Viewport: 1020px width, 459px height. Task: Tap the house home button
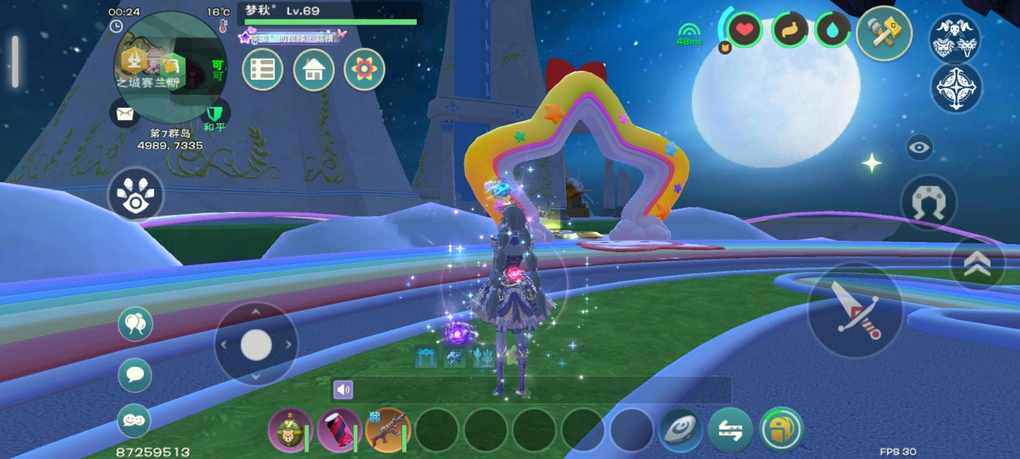tap(313, 69)
